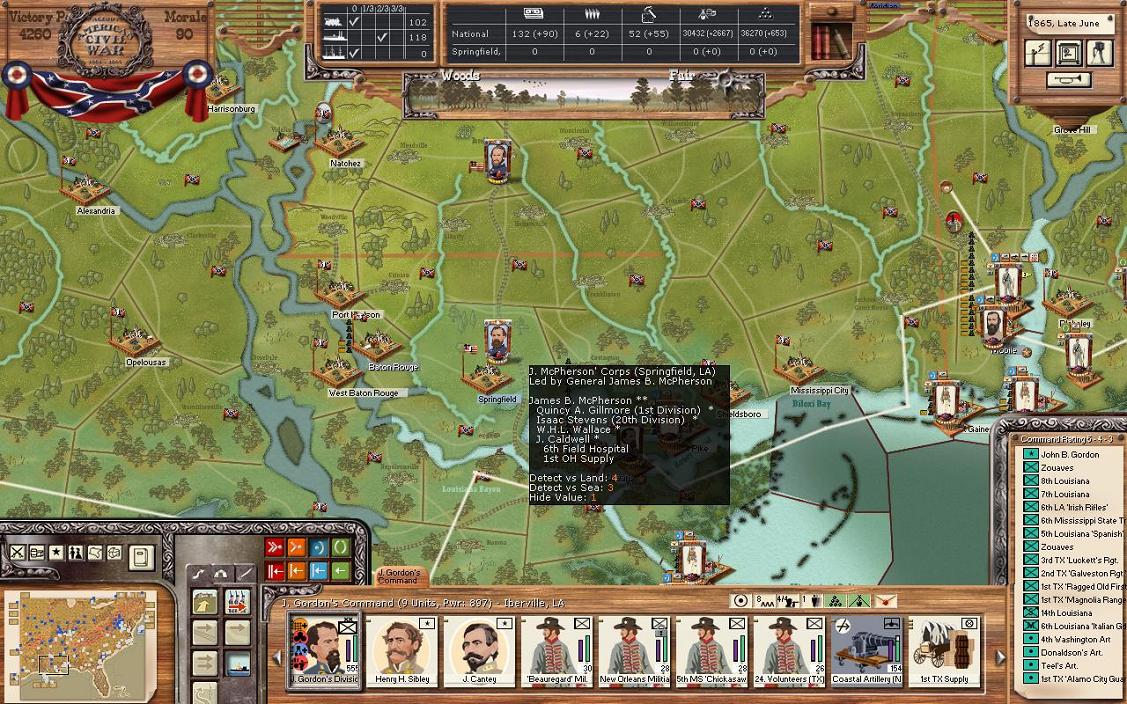Select the J. Cantey leader card

pos(480,649)
